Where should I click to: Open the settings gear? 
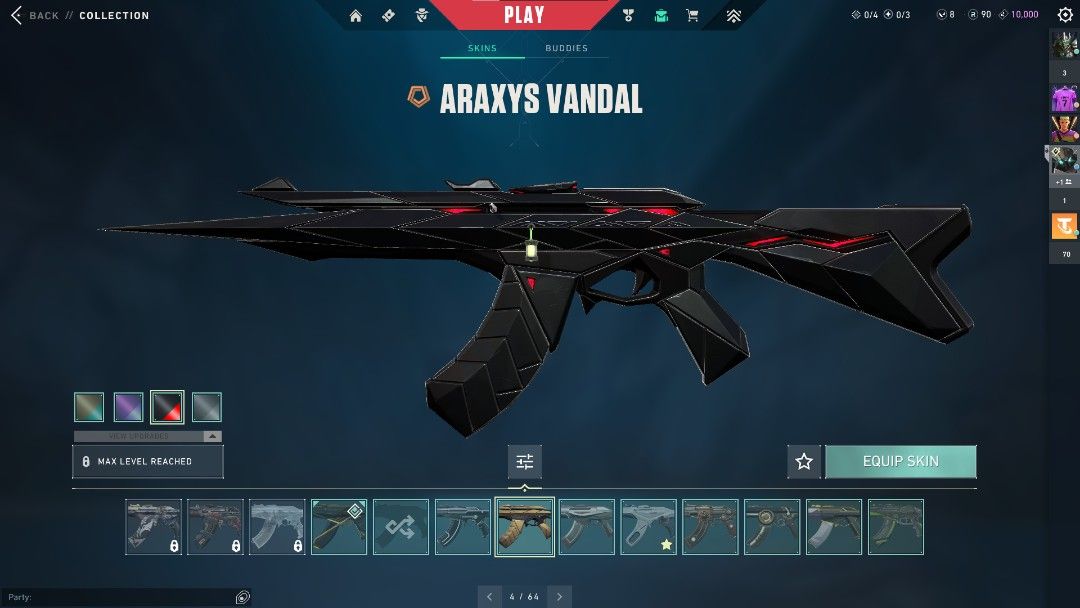pos(1065,15)
